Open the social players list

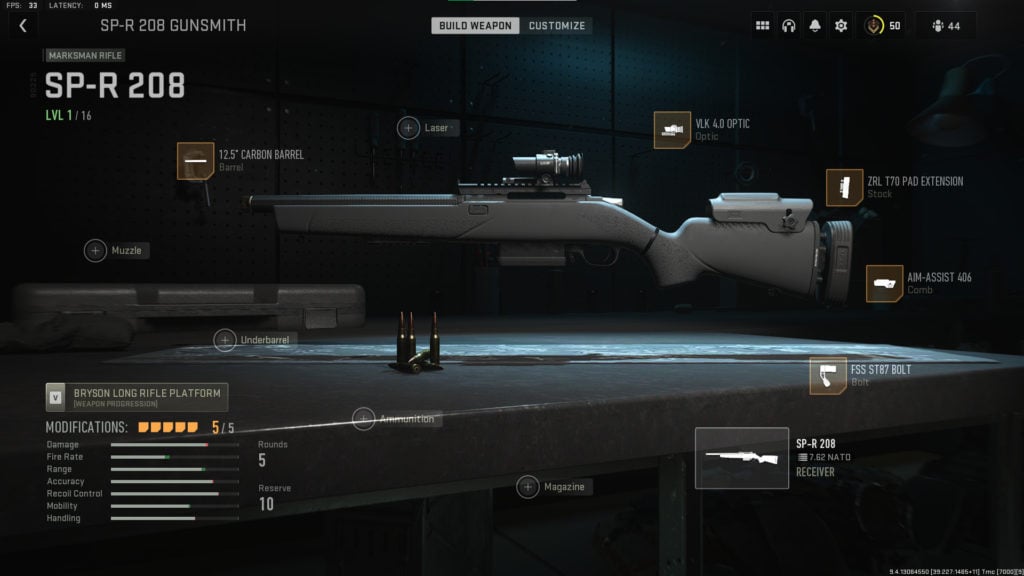pos(945,26)
